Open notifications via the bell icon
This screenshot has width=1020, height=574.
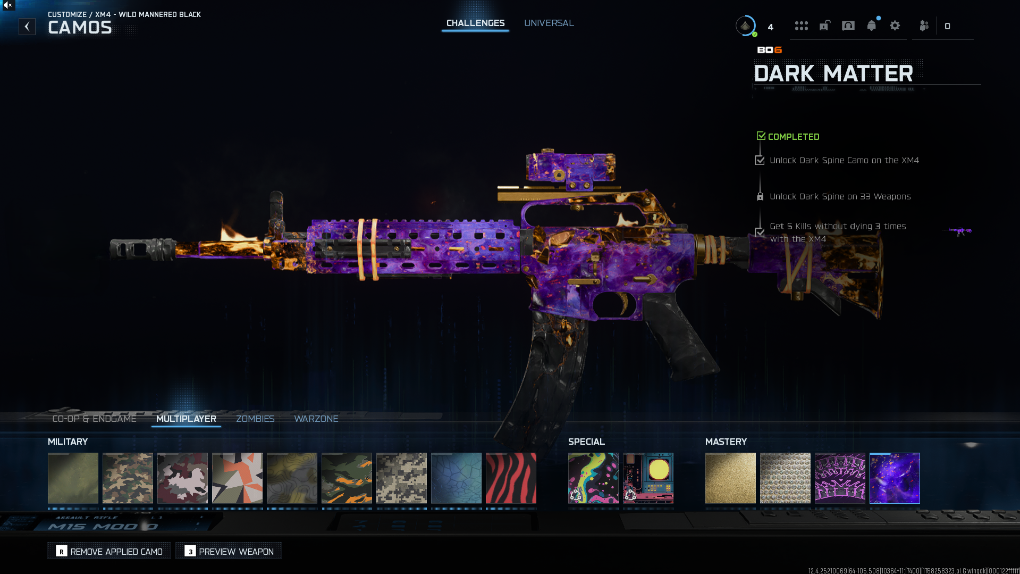(872, 26)
